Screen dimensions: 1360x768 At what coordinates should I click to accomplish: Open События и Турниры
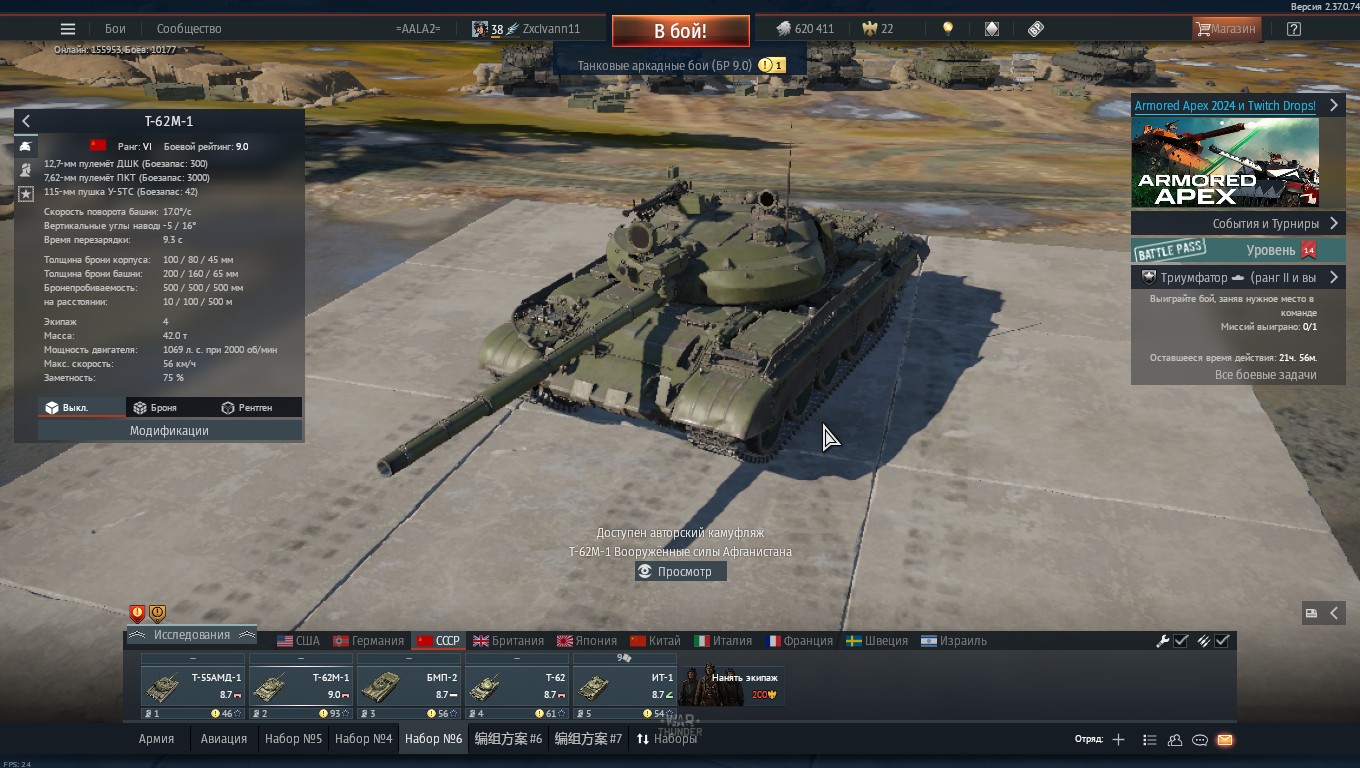tap(1237, 224)
